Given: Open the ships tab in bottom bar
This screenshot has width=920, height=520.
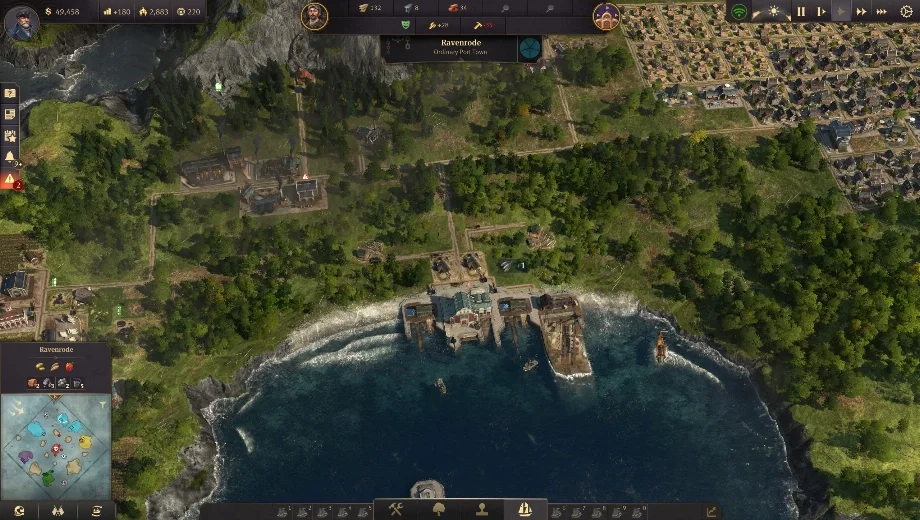Looking at the screenshot, I should [x=524, y=509].
